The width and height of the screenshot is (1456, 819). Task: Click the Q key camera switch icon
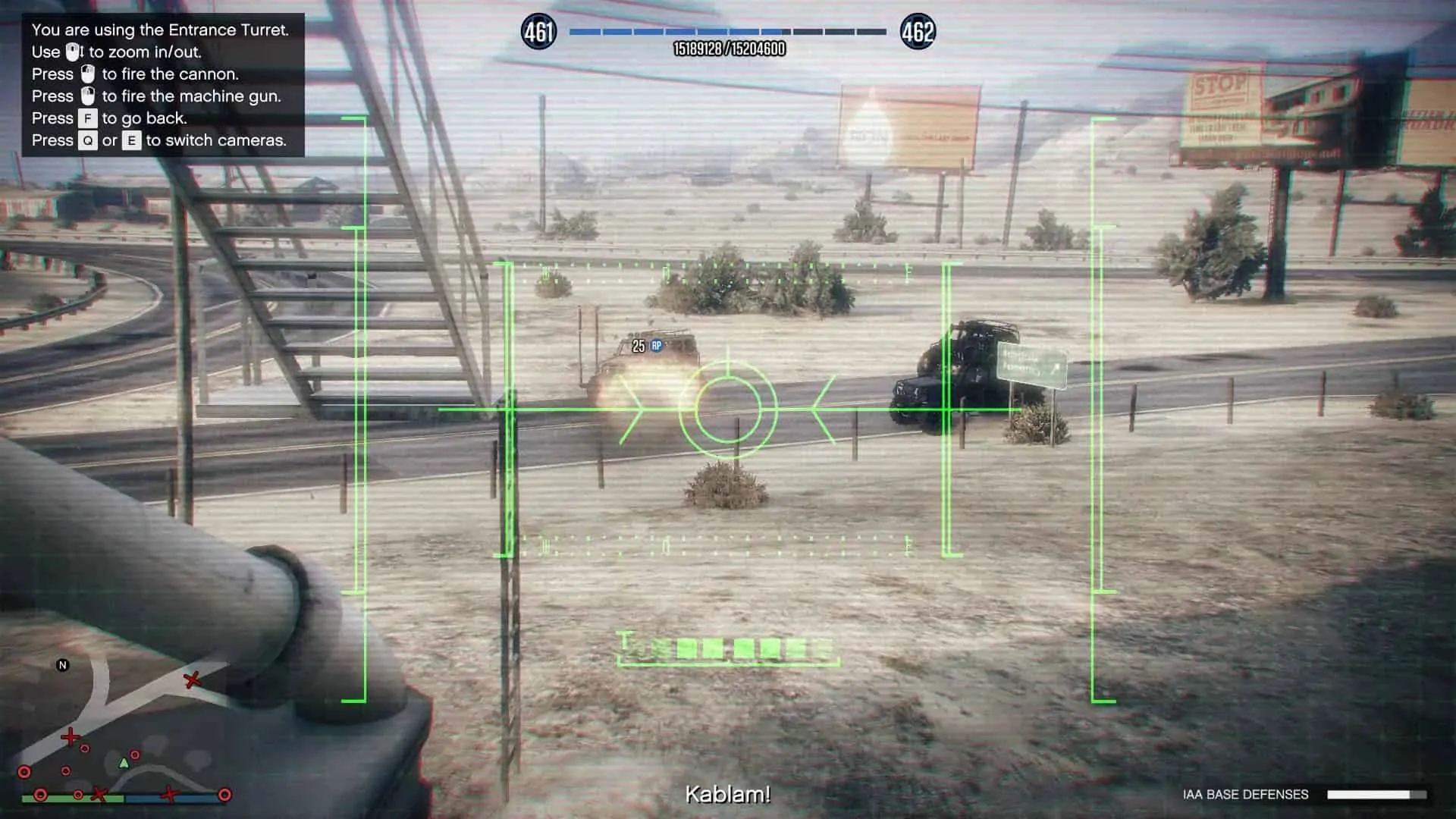click(89, 140)
